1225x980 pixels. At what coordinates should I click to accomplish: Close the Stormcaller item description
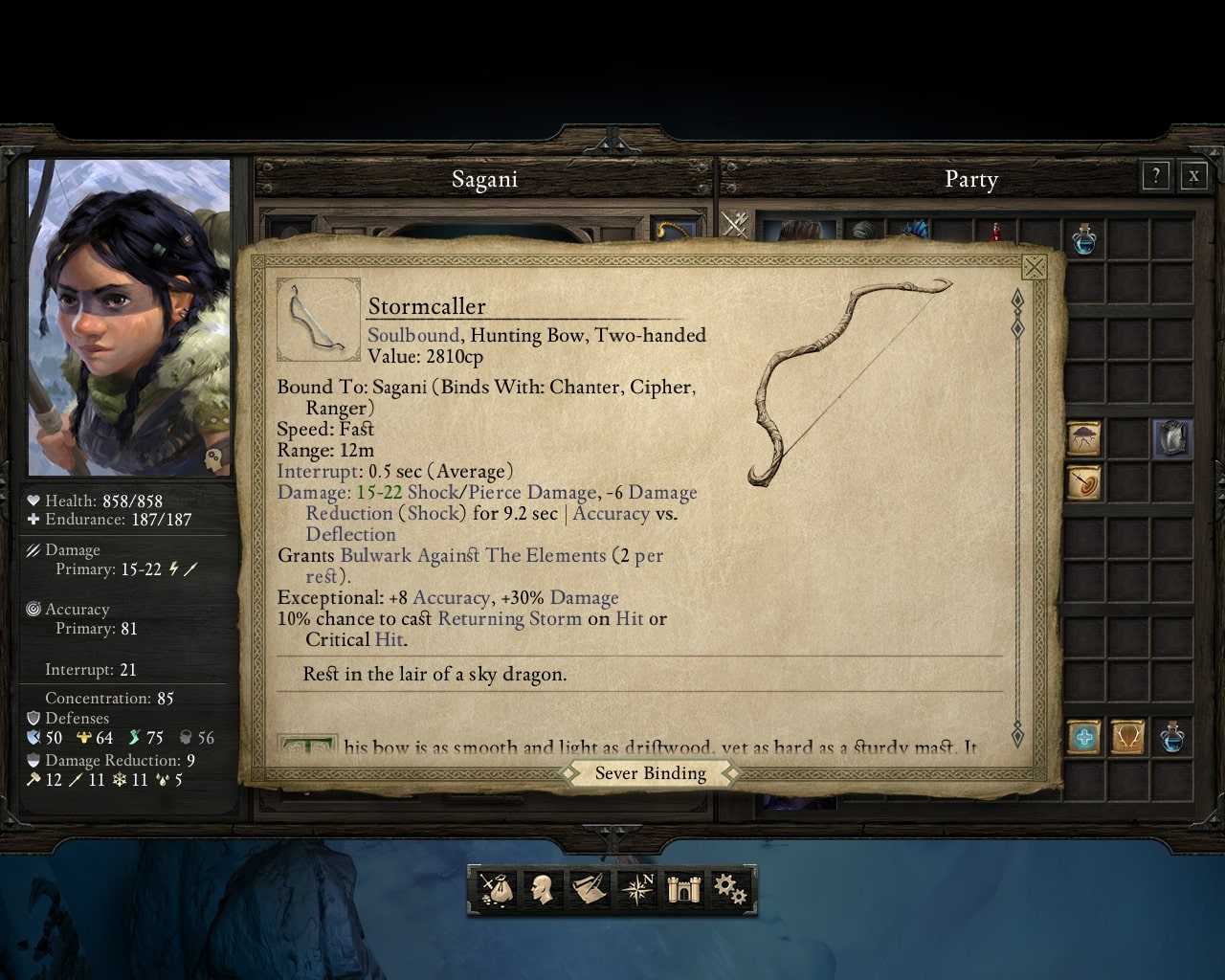[x=1034, y=267]
